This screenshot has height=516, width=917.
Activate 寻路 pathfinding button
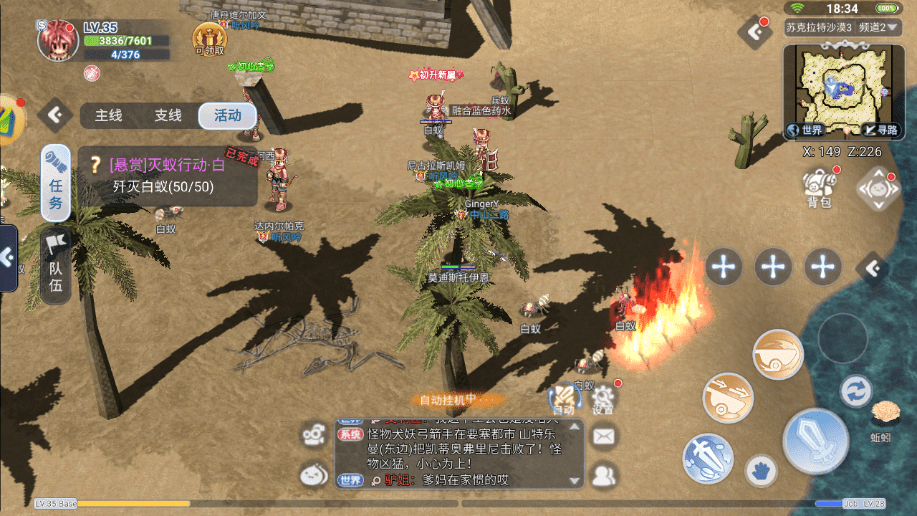click(882, 130)
